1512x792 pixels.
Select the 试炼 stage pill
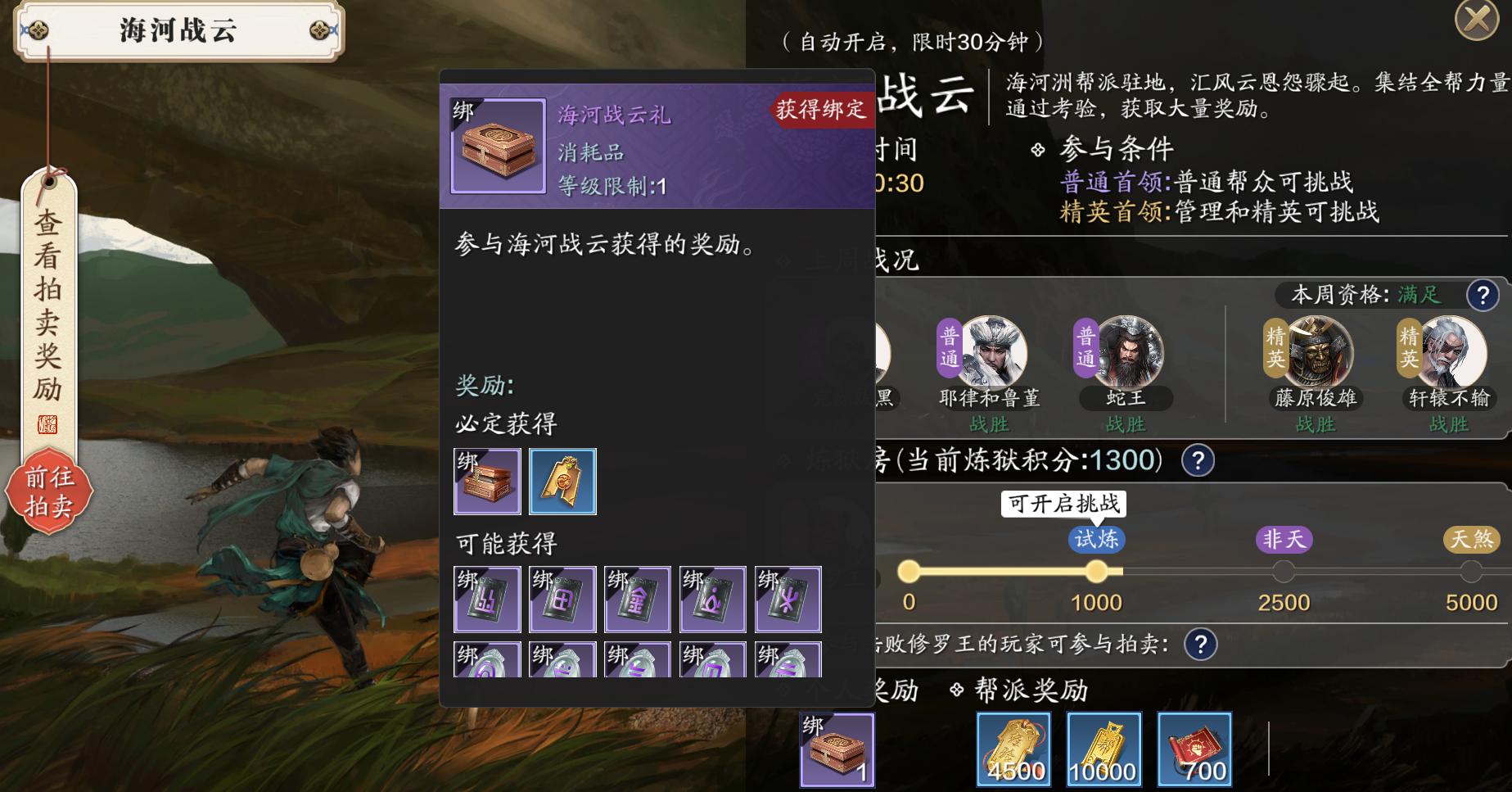point(1098,539)
